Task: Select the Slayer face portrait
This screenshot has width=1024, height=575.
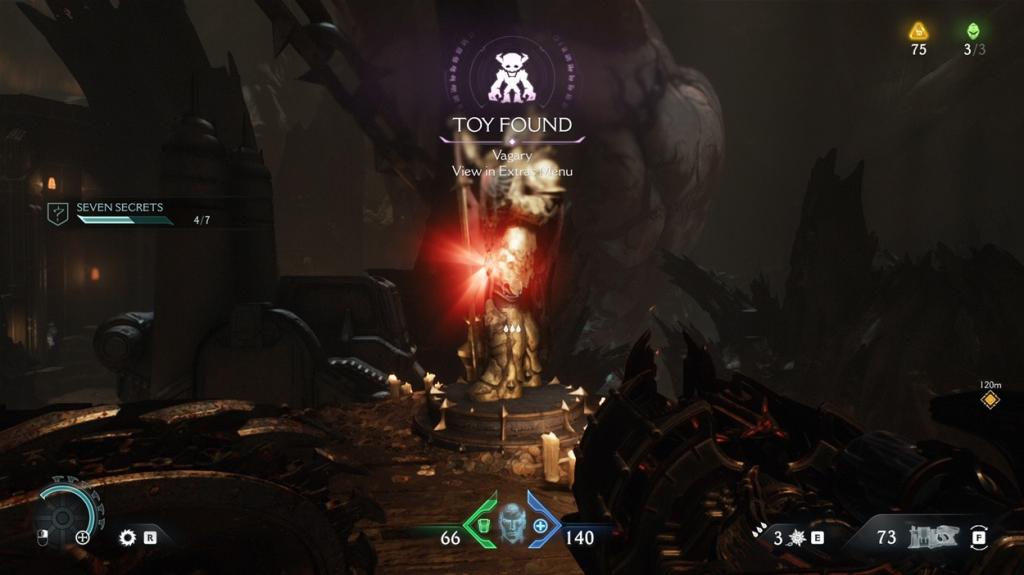Action: click(512, 523)
